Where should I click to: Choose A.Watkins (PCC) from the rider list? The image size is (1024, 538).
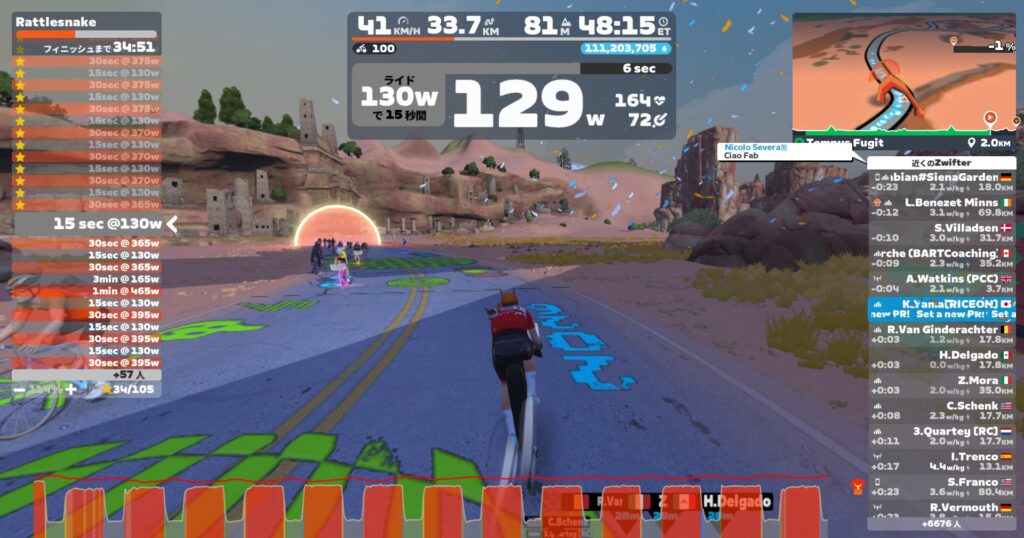(941, 279)
